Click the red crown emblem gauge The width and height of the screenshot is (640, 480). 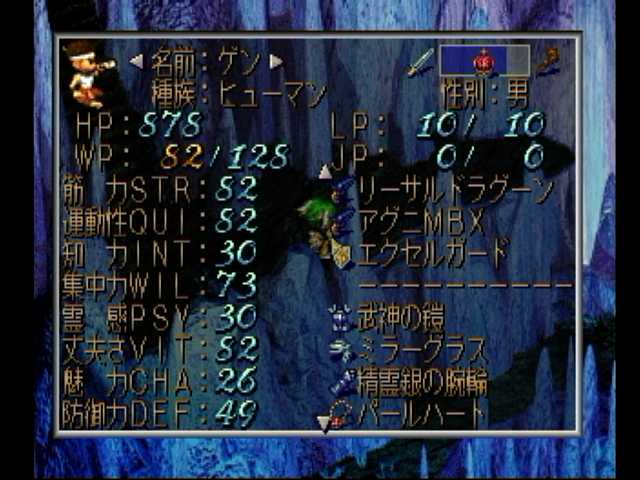point(485,60)
